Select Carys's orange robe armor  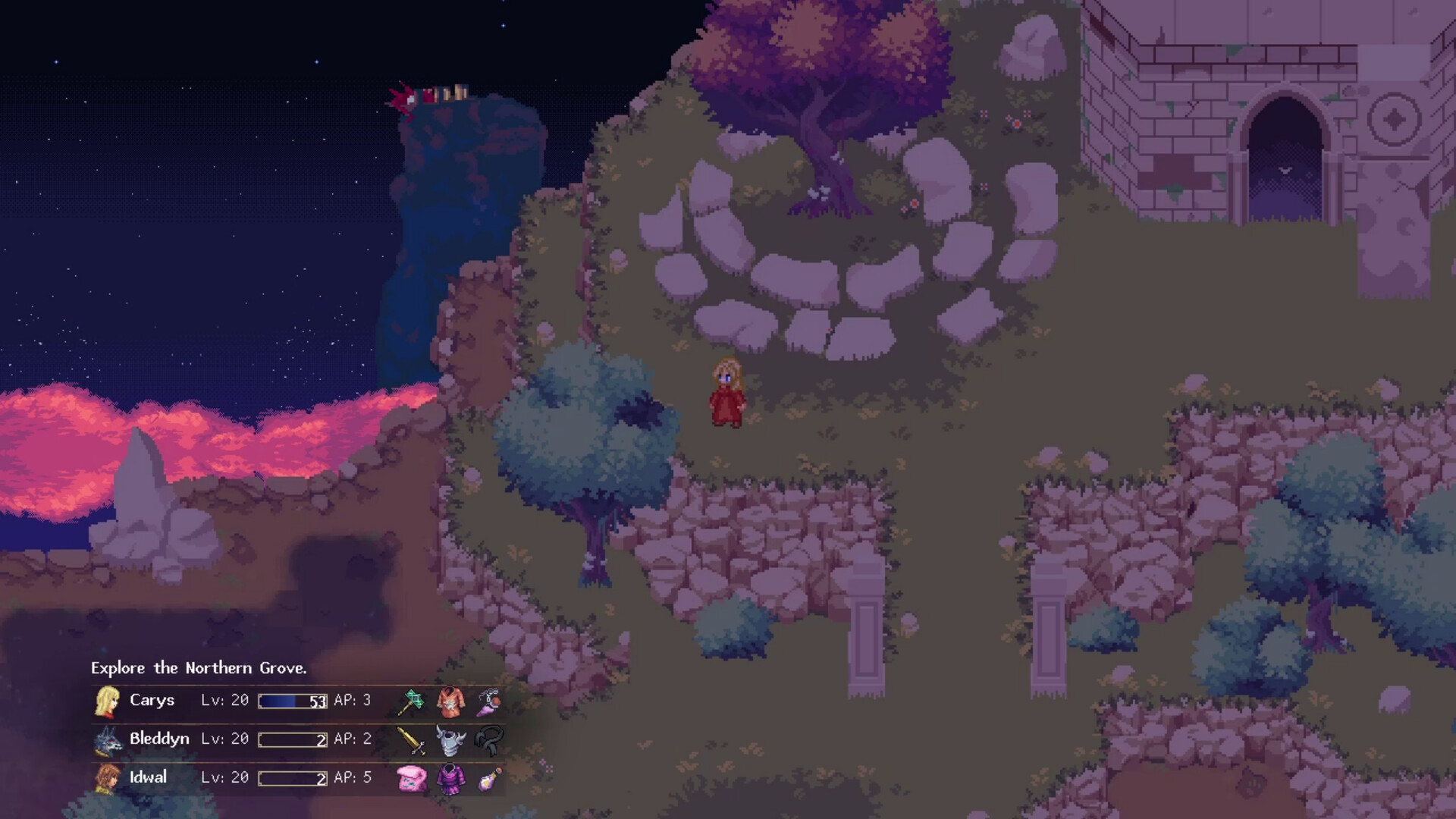pyautogui.click(x=450, y=702)
